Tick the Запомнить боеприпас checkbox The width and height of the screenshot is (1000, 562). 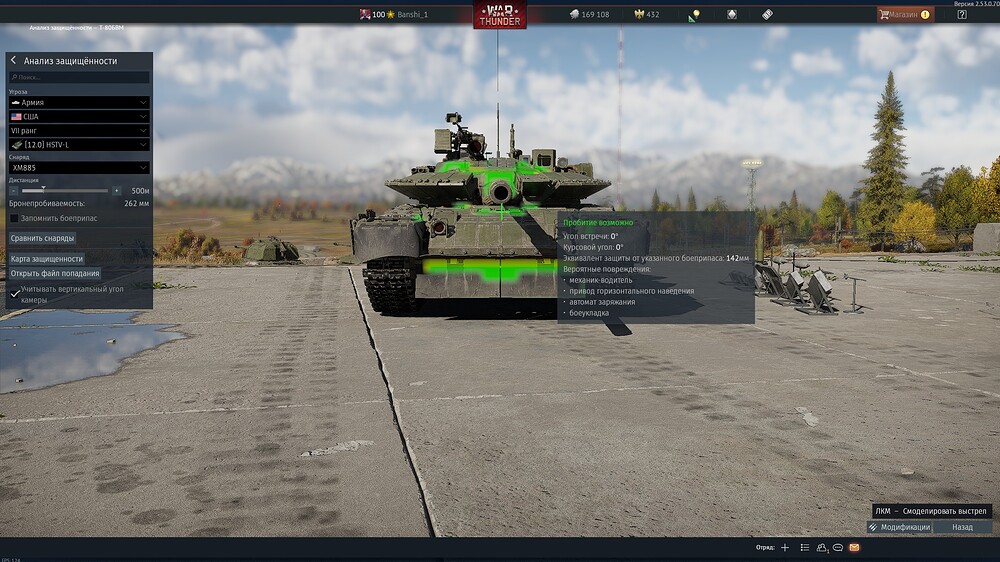click(14, 218)
